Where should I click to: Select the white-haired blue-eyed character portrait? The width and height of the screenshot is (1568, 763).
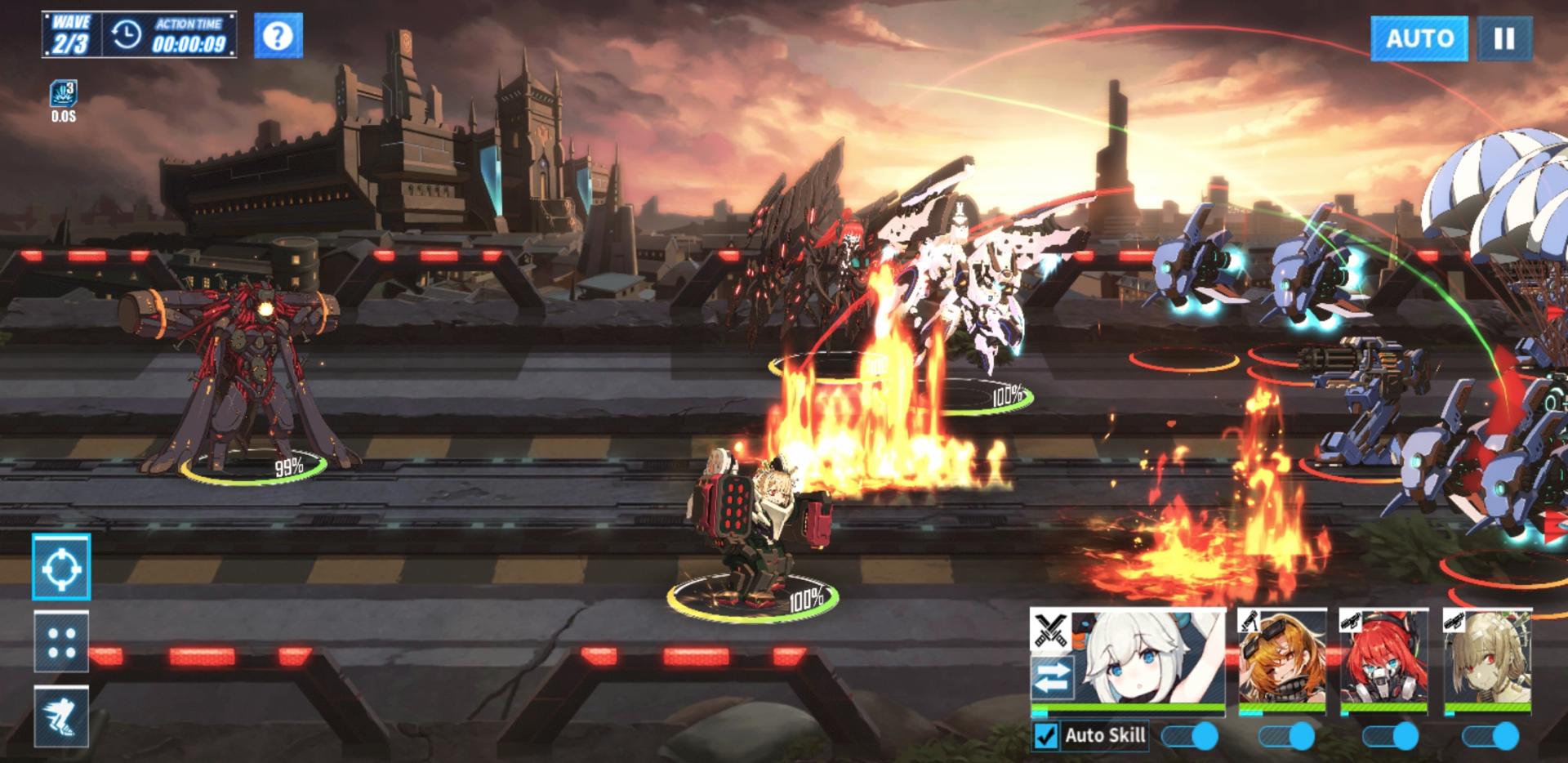(1147, 658)
